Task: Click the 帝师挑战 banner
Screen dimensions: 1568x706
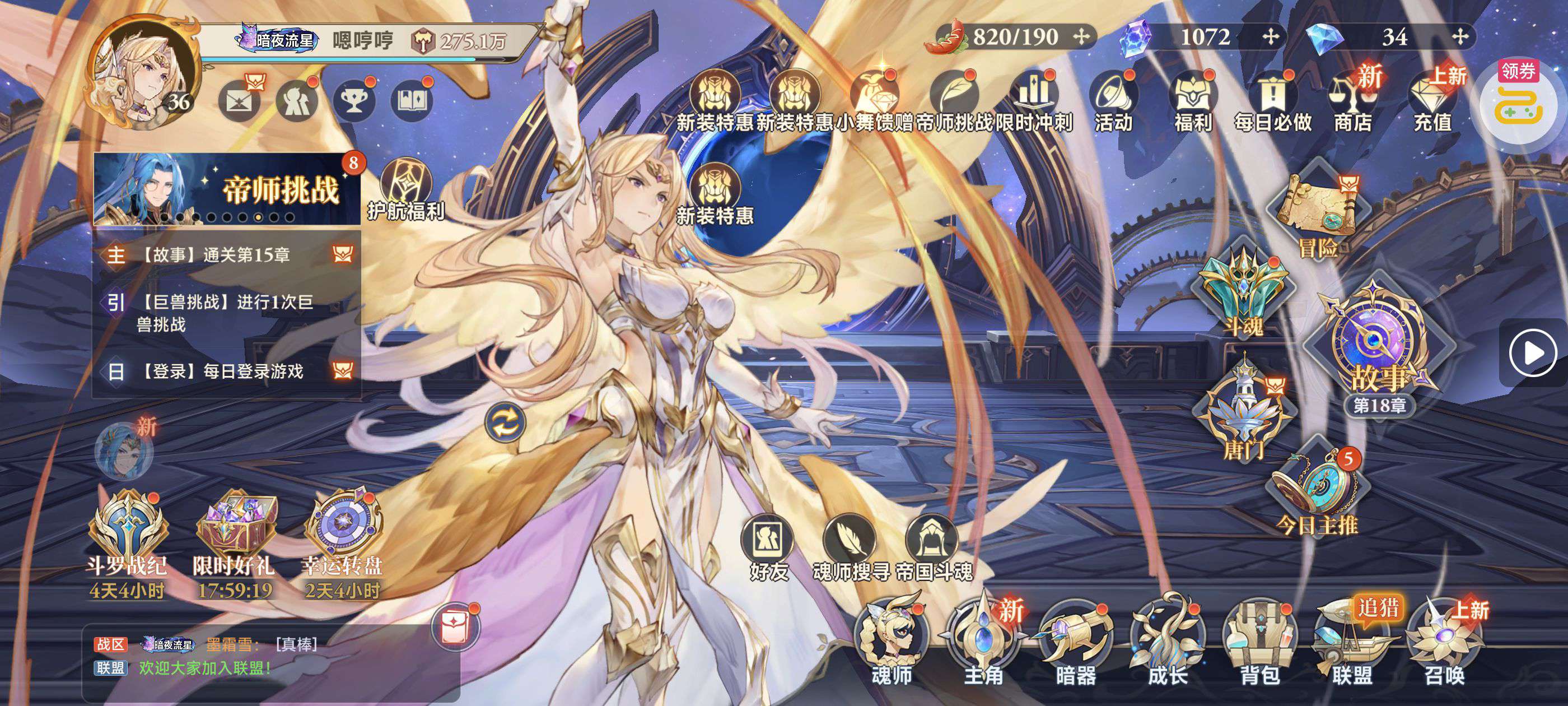Action: [x=226, y=189]
